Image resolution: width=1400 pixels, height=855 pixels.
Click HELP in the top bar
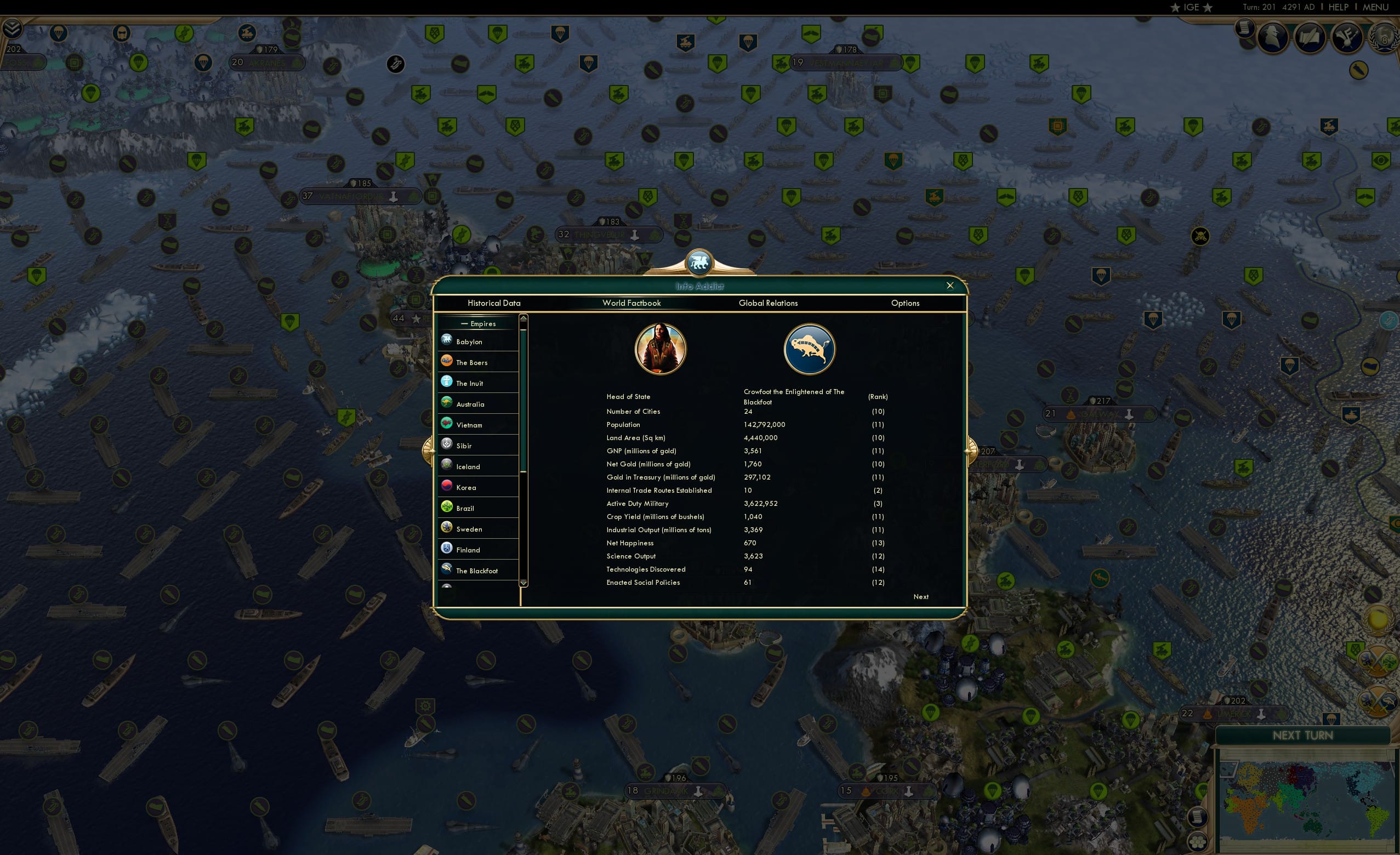point(1338,7)
